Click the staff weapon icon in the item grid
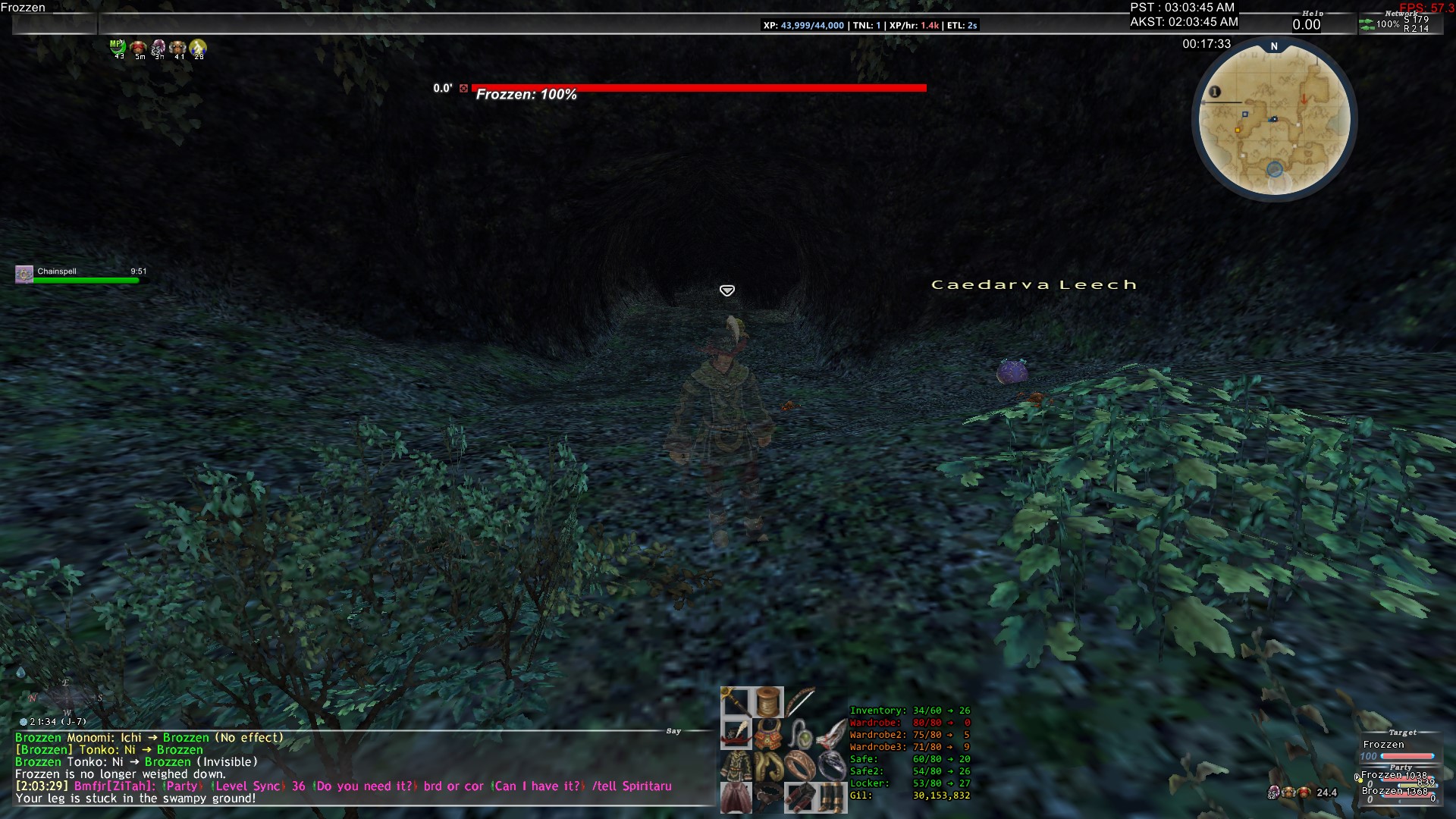The height and width of the screenshot is (819, 1456). pos(734,703)
